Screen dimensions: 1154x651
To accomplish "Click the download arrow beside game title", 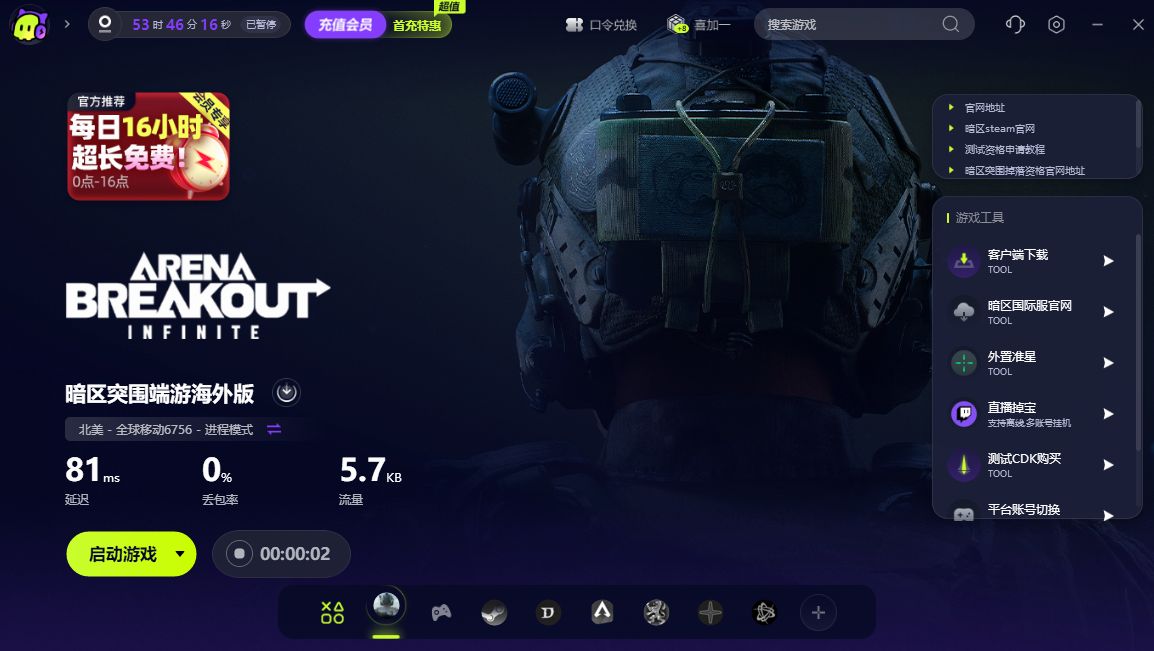I will [287, 392].
